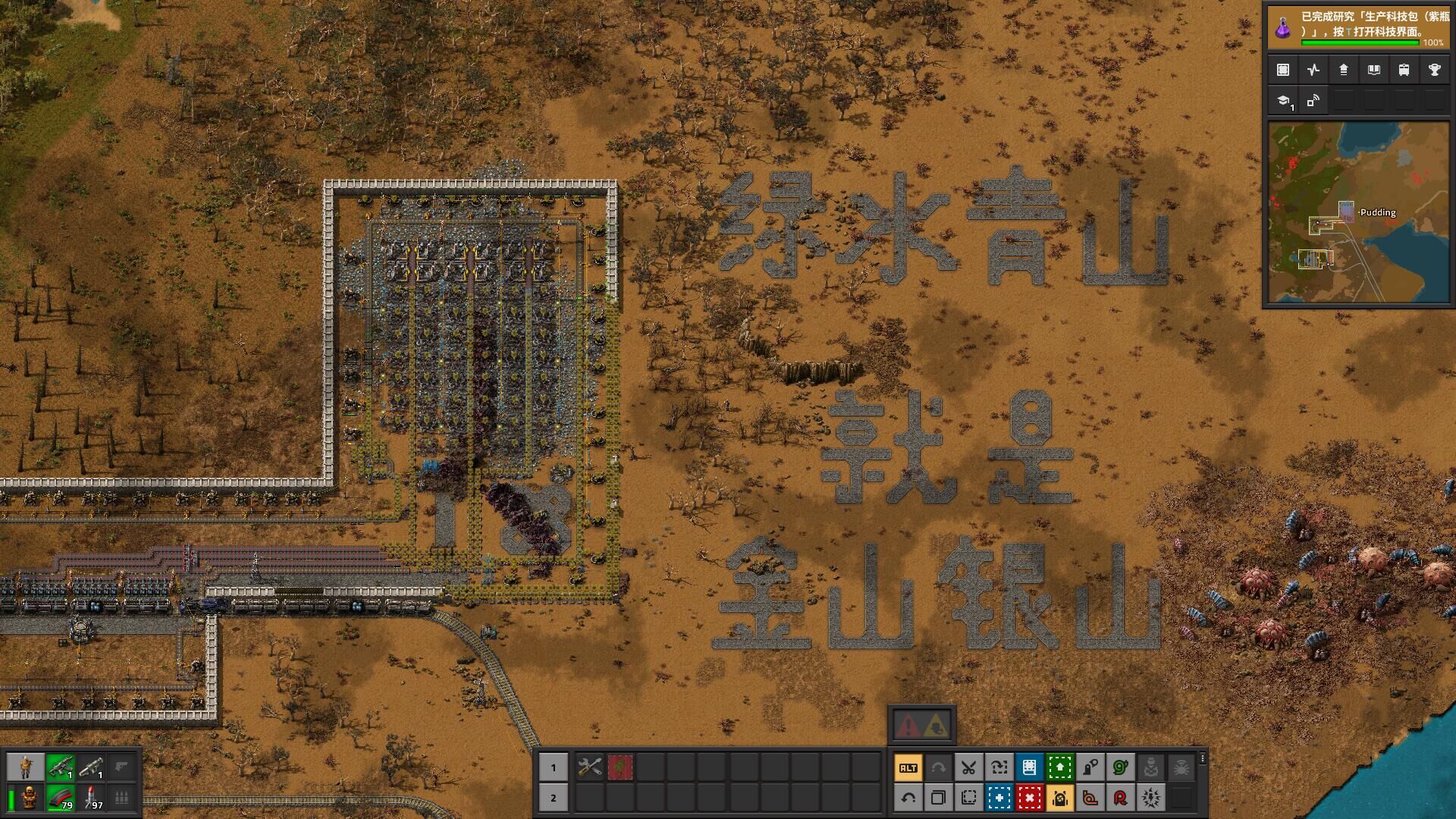Open the blue blueprint library book
The height and width of the screenshot is (819, 1456).
pos(1029,767)
